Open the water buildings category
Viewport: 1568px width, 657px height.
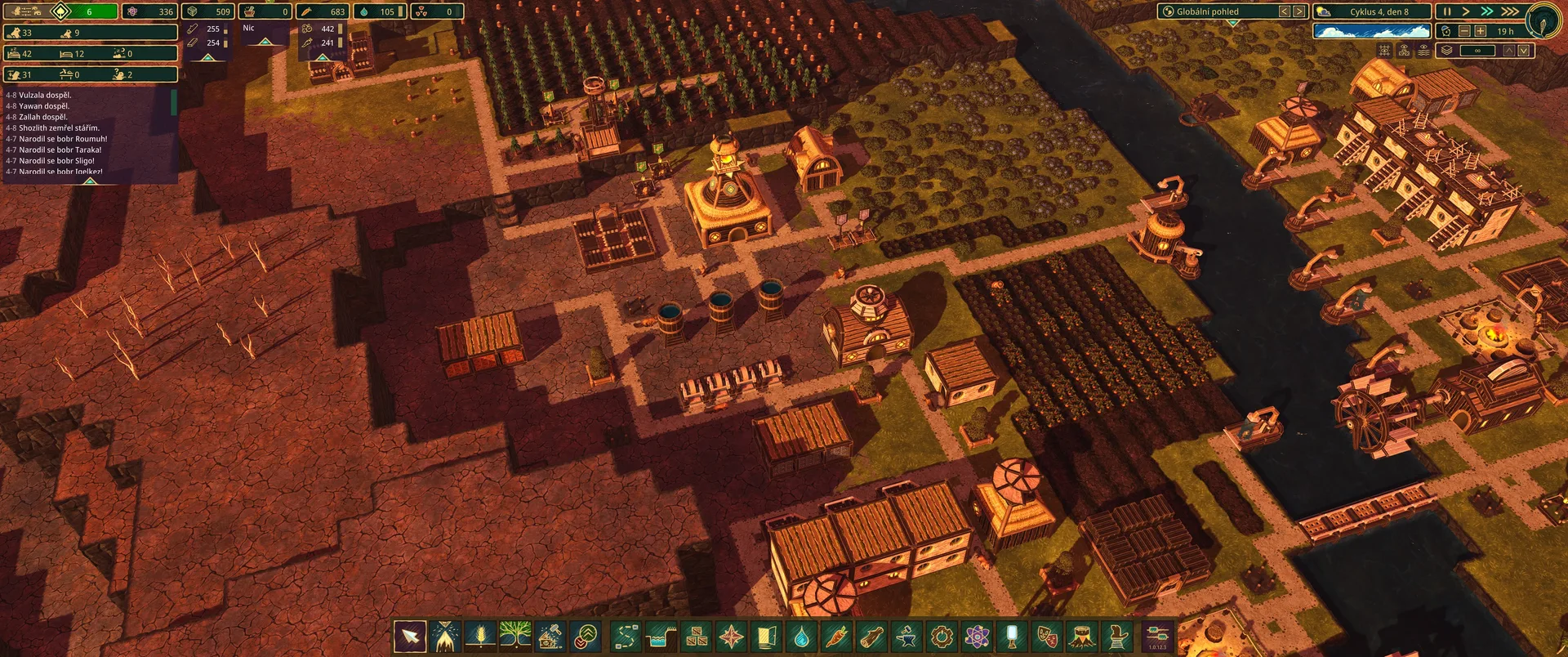pos(801,636)
